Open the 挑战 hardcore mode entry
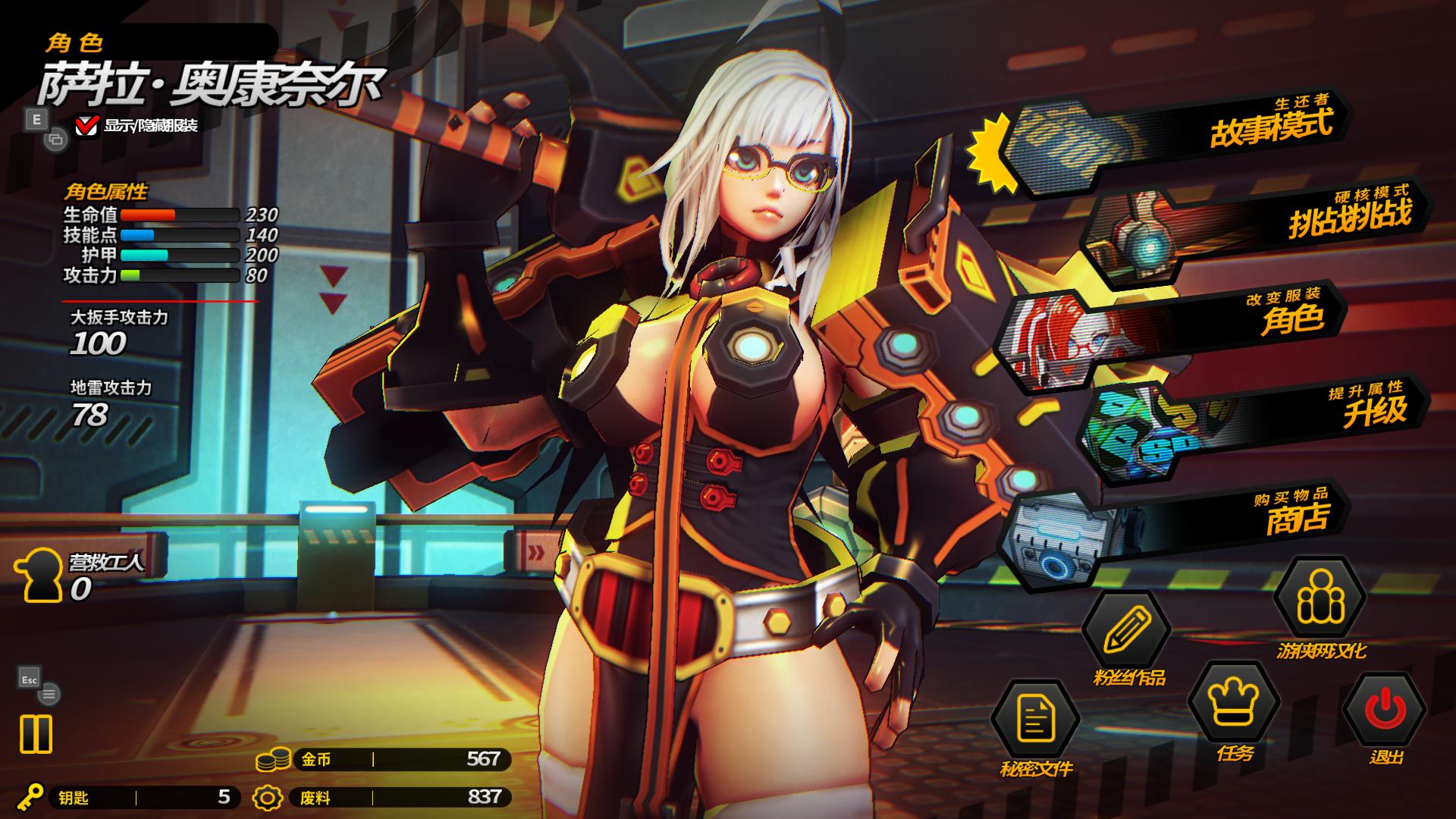 tap(1259, 227)
